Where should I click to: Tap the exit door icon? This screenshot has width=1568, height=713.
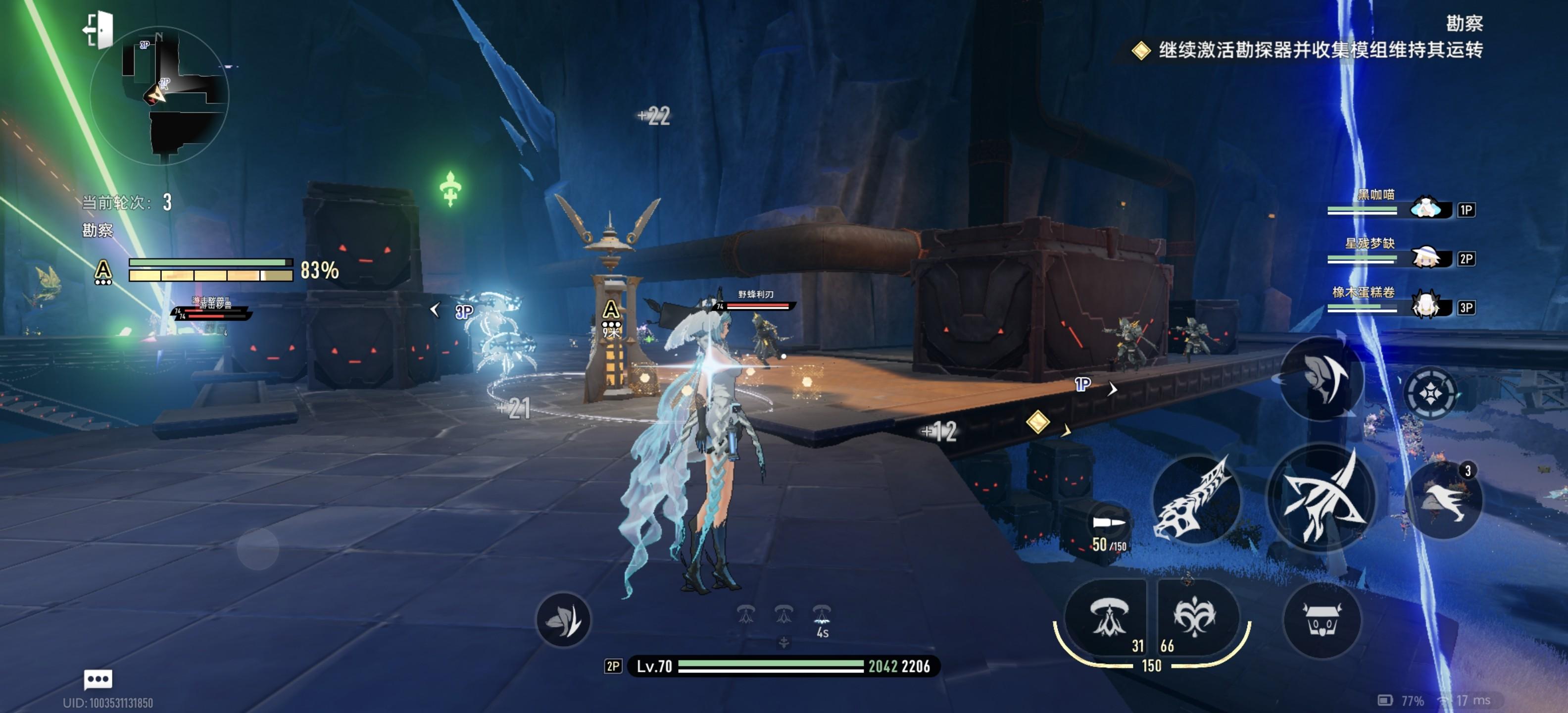(x=98, y=30)
